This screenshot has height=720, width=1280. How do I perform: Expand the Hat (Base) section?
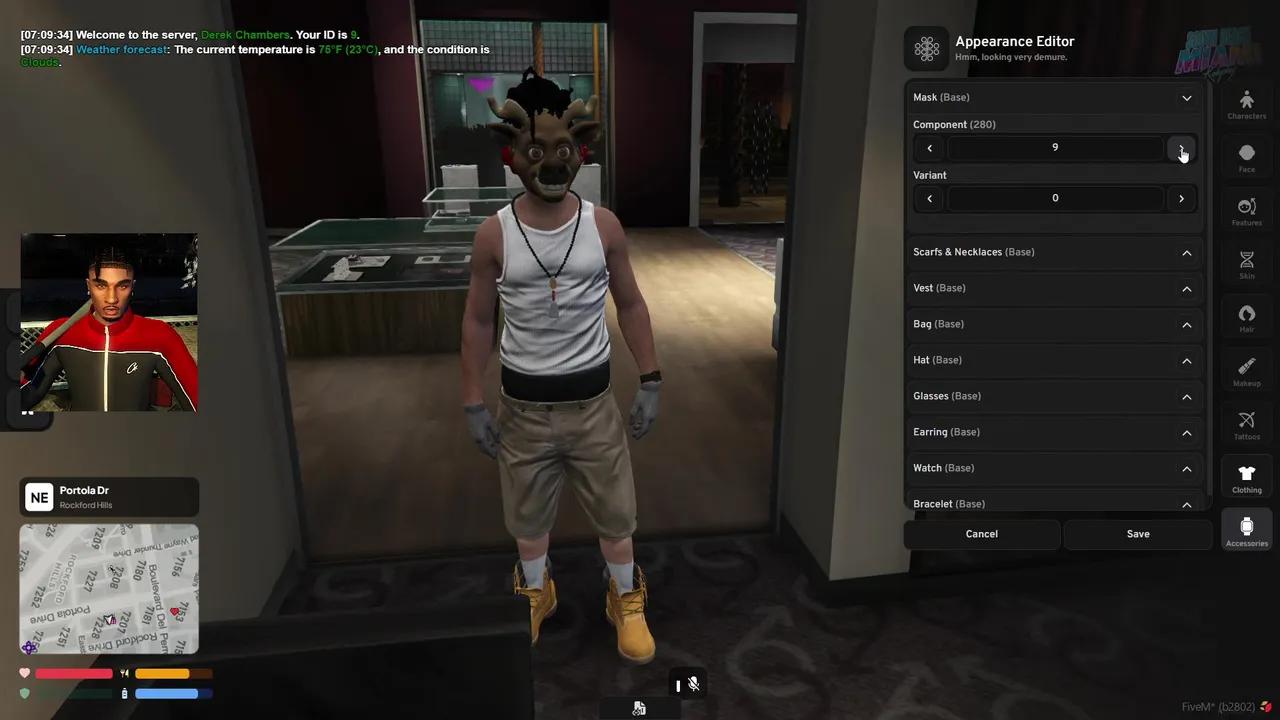[1187, 360]
